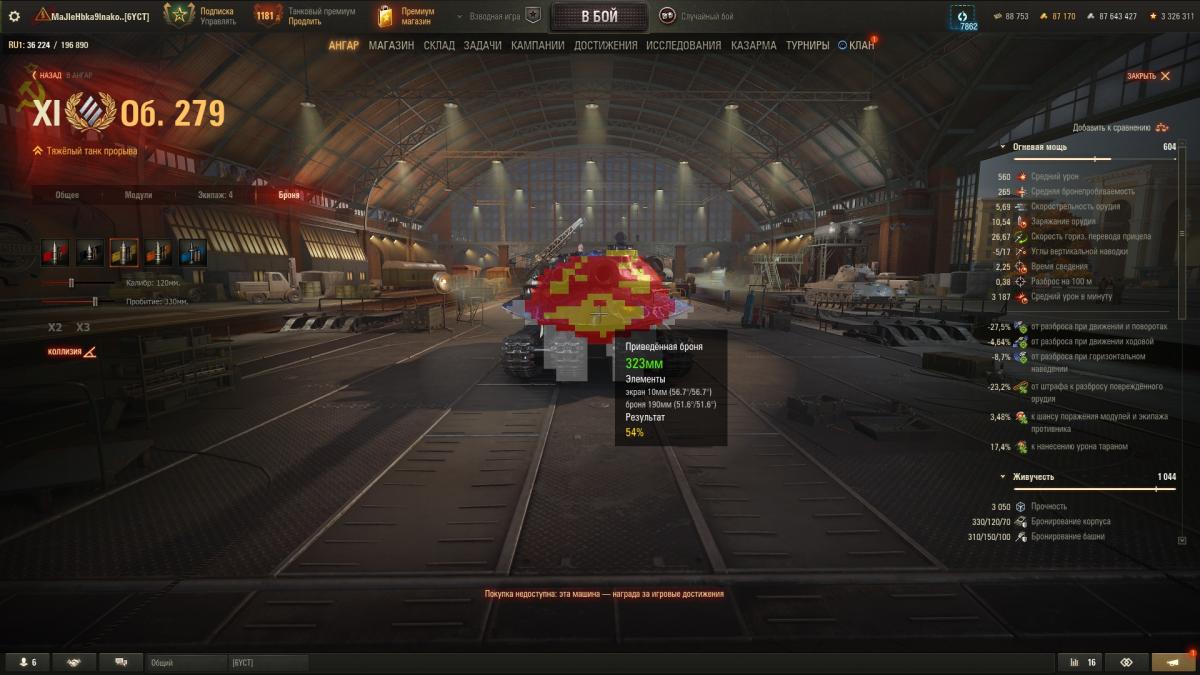Add vehicle to comparison (Добавить к сравнению)
Viewport: 1200px width, 675px height.
1120,128
